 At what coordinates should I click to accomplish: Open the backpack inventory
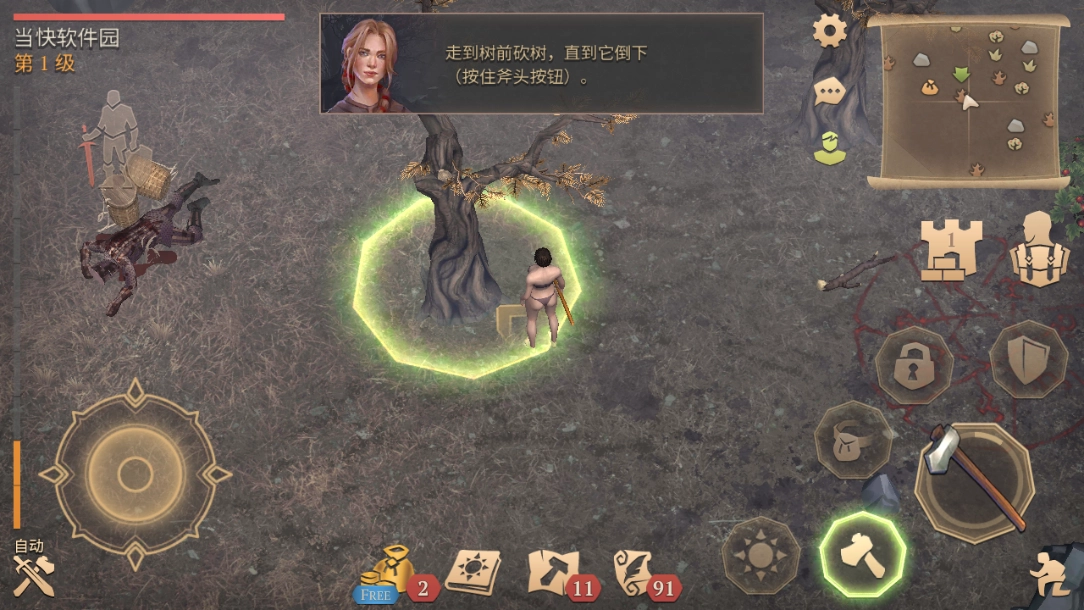coord(1040,250)
